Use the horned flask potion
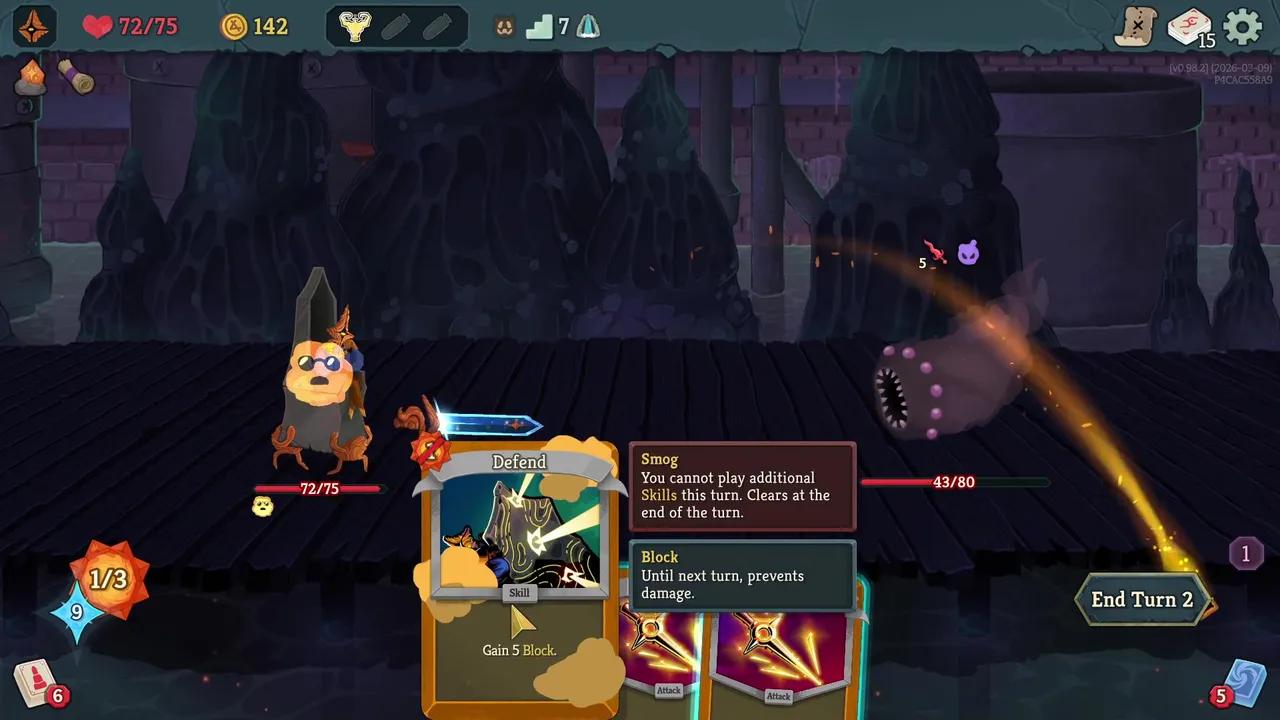Screen dimensions: 1280x720 coord(354,27)
